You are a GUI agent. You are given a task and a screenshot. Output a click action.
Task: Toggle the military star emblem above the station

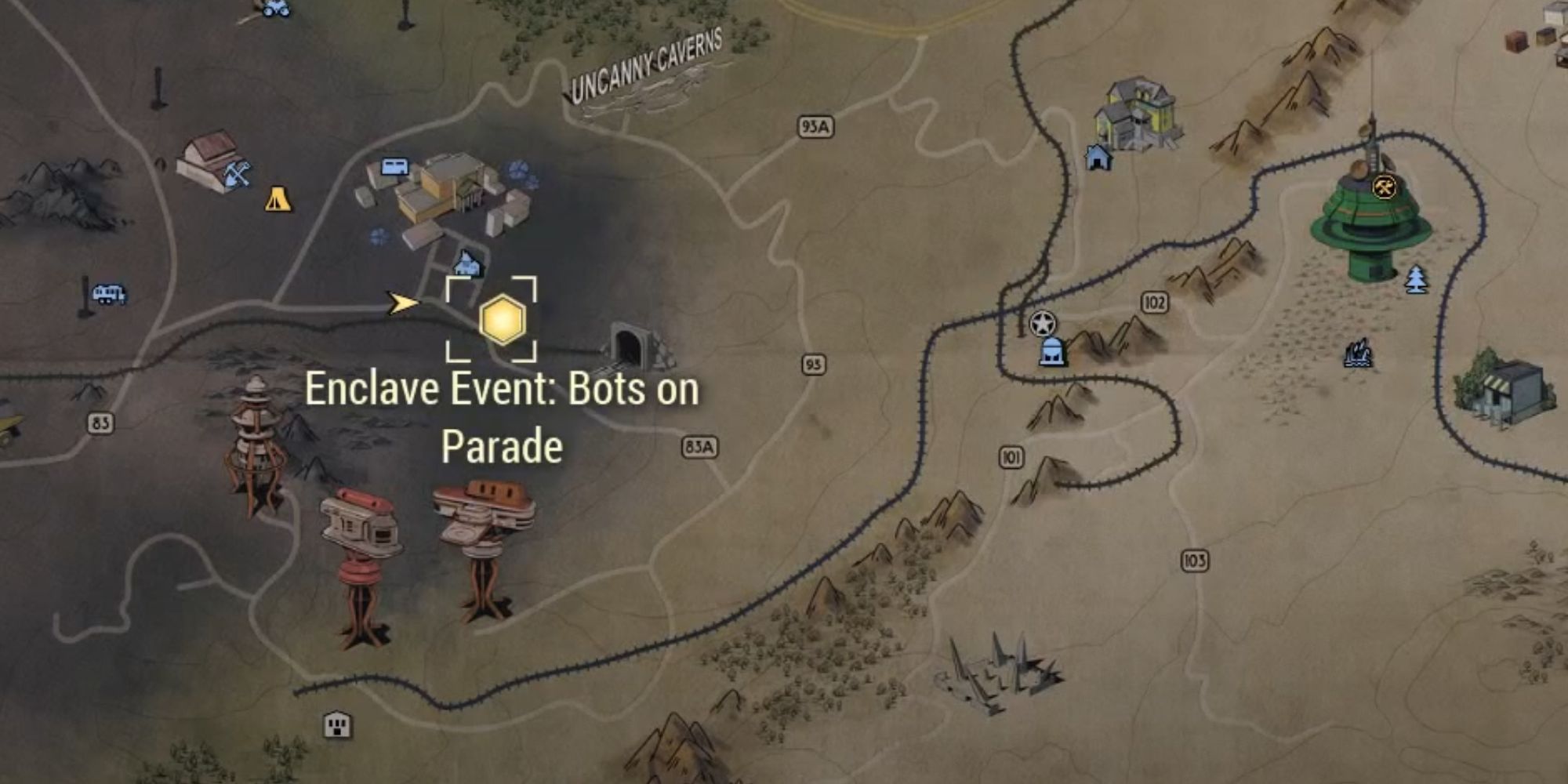pyautogui.click(x=1042, y=323)
